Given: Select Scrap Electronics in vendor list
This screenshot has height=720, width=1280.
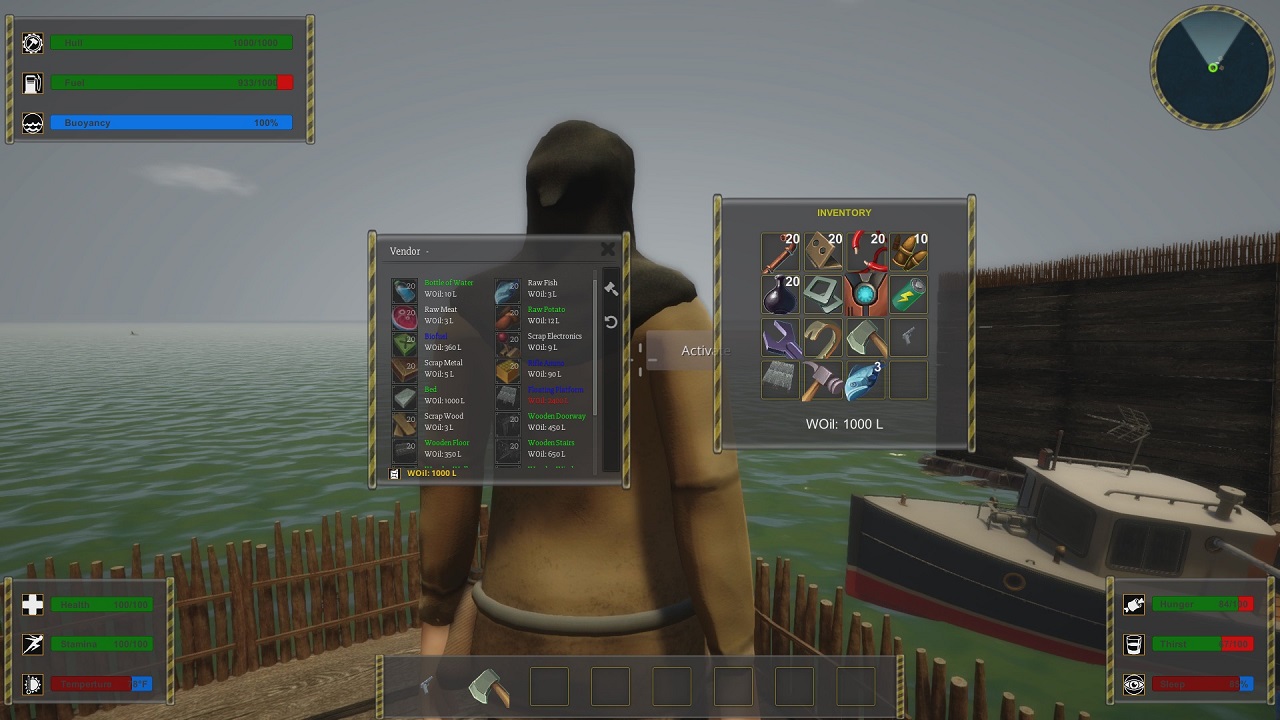Looking at the screenshot, I should (508, 343).
